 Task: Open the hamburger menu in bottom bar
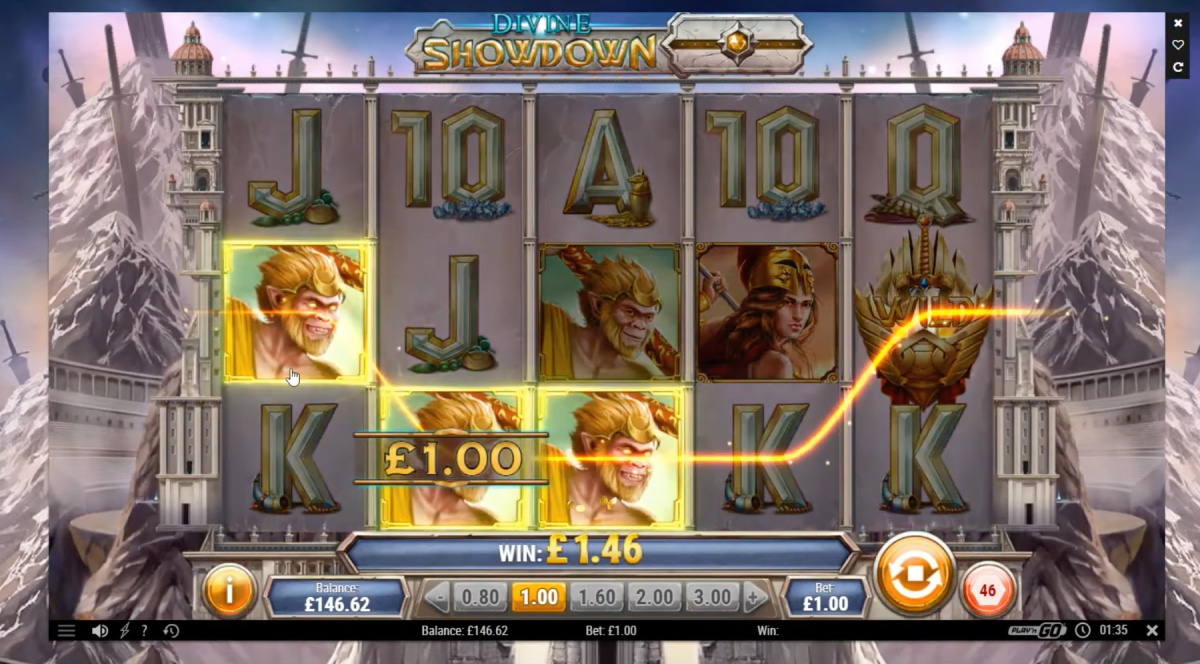(x=66, y=631)
